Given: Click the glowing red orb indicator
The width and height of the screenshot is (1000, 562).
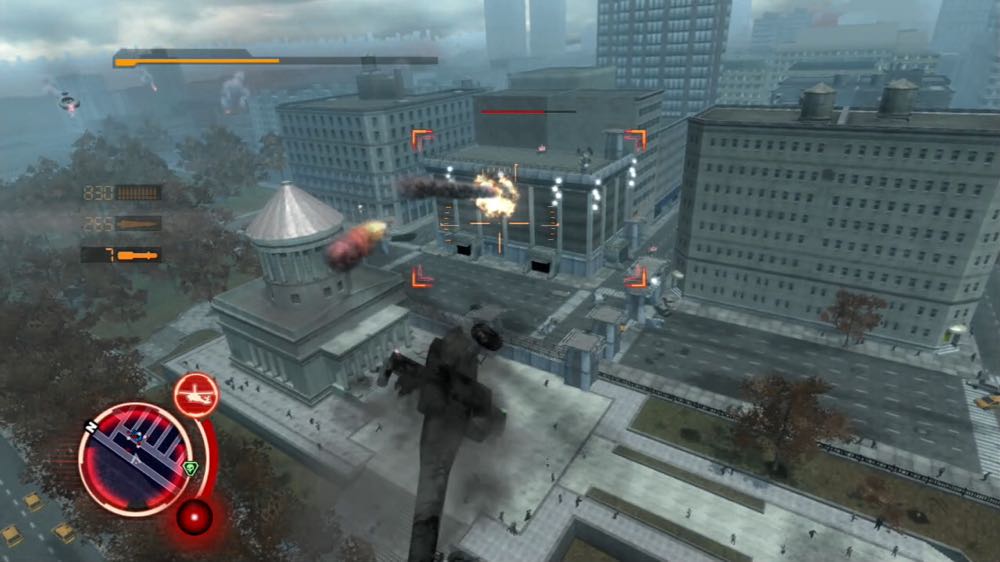Looking at the screenshot, I should [x=193, y=516].
